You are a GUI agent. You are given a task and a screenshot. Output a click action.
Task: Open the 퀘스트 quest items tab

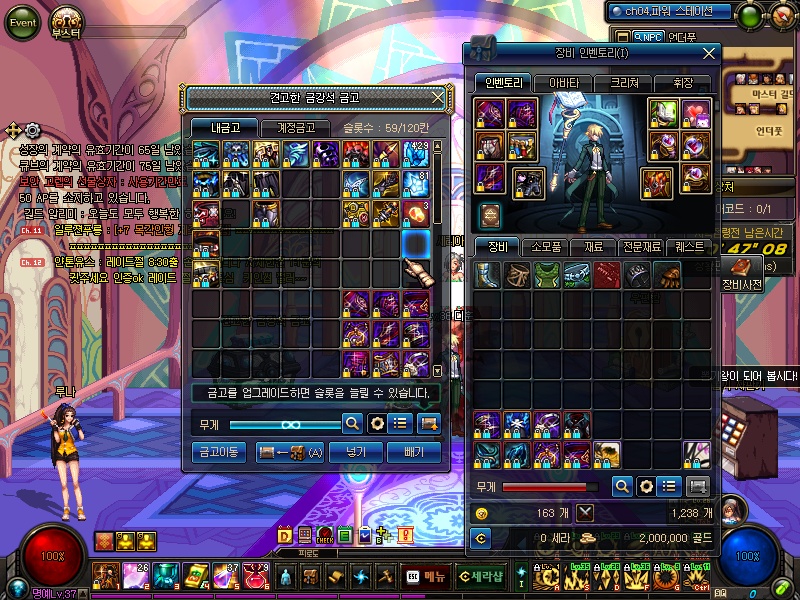tap(689, 246)
